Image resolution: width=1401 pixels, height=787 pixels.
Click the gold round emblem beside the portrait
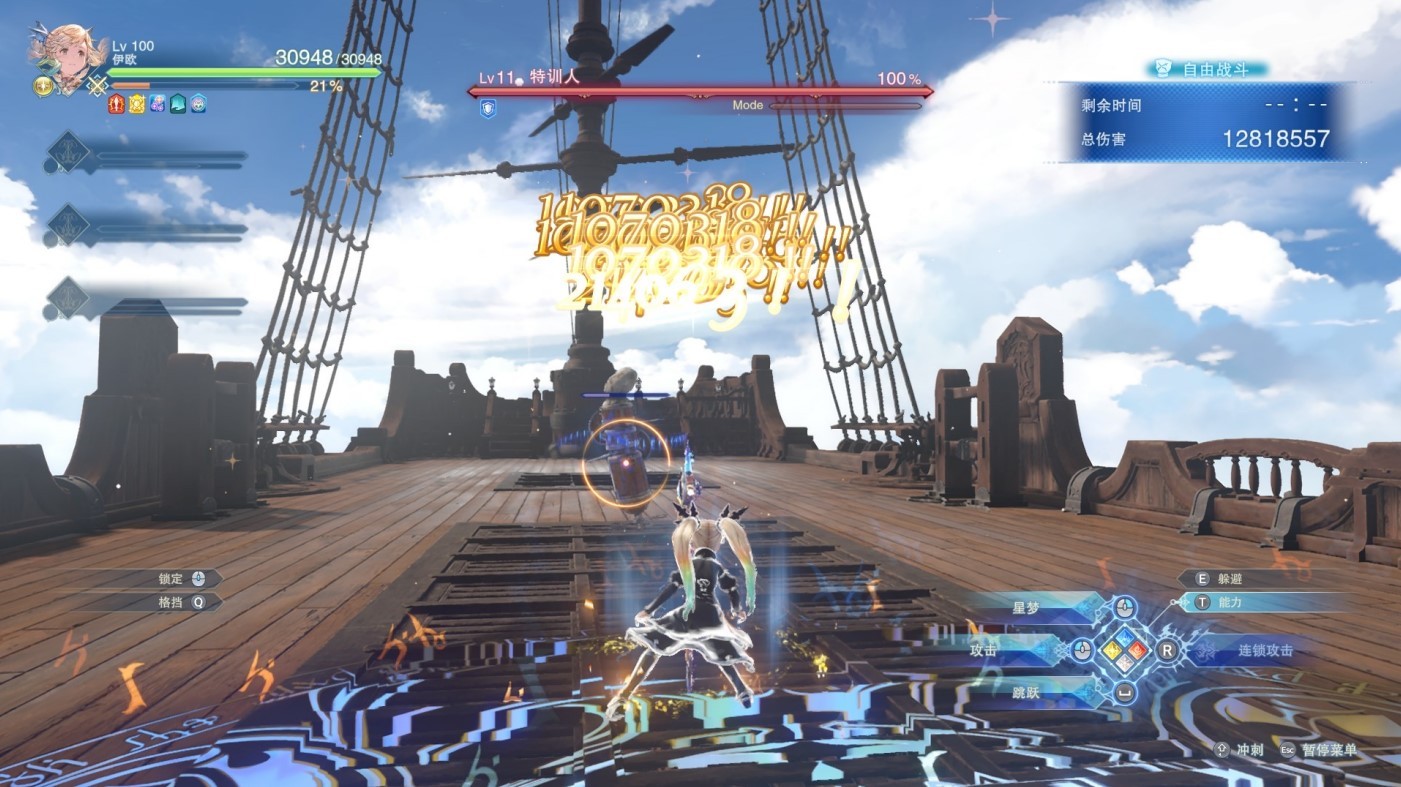pyautogui.click(x=44, y=87)
